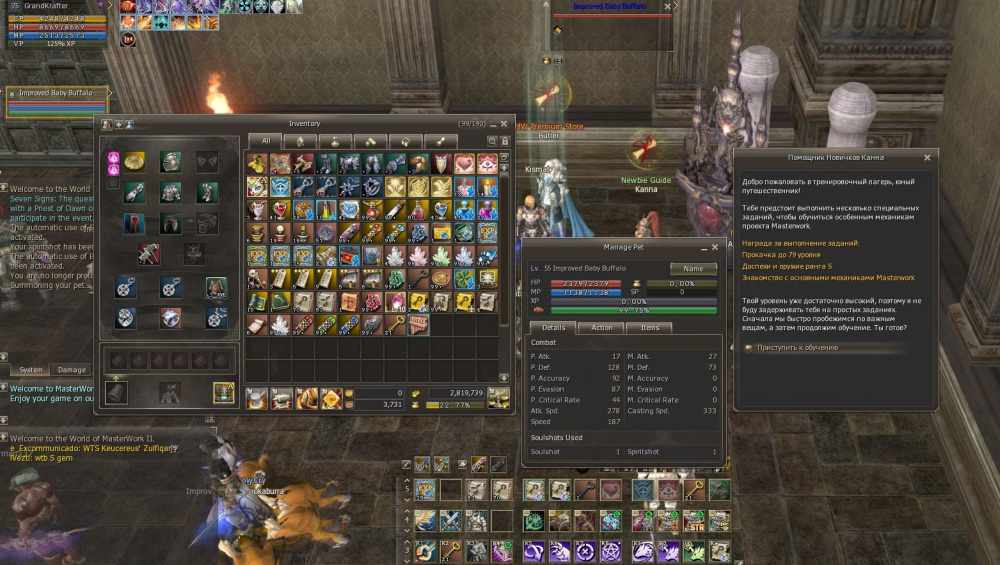Close the Manage Pet window
The height and width of the screenshot is (565, 1000).
pos(715,246)
